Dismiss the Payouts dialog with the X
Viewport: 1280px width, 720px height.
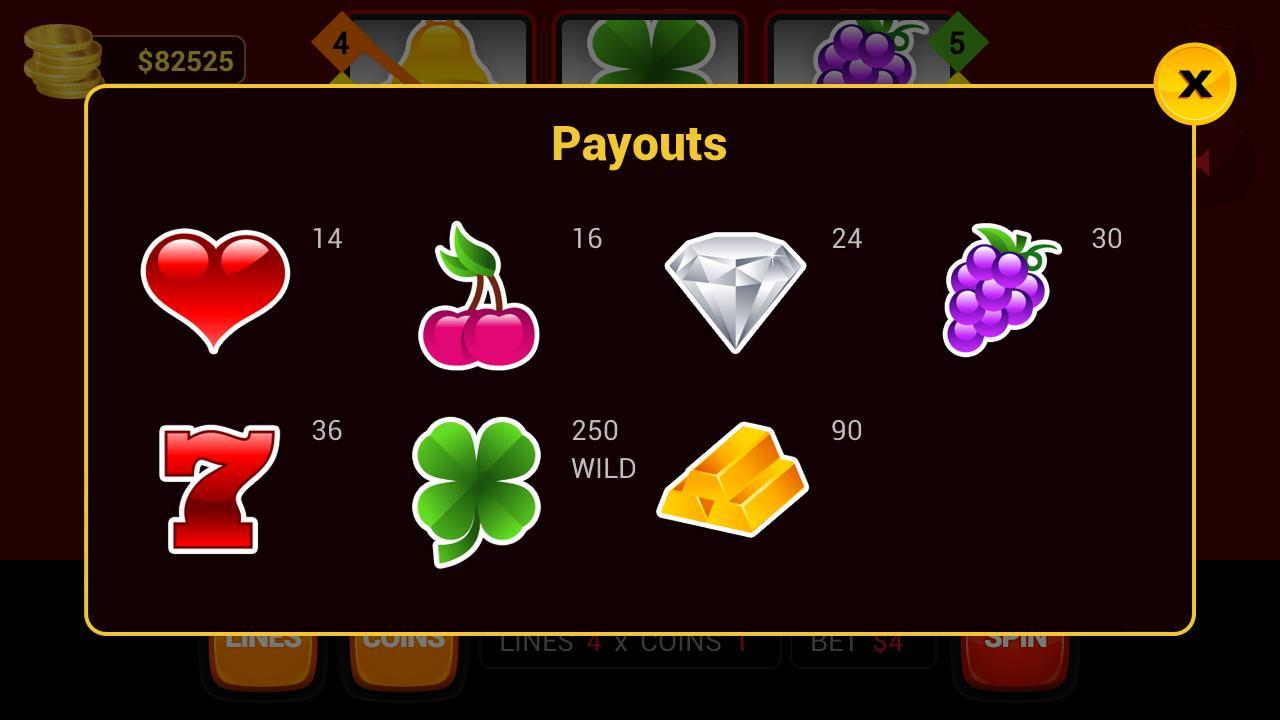pos(1195,85)
